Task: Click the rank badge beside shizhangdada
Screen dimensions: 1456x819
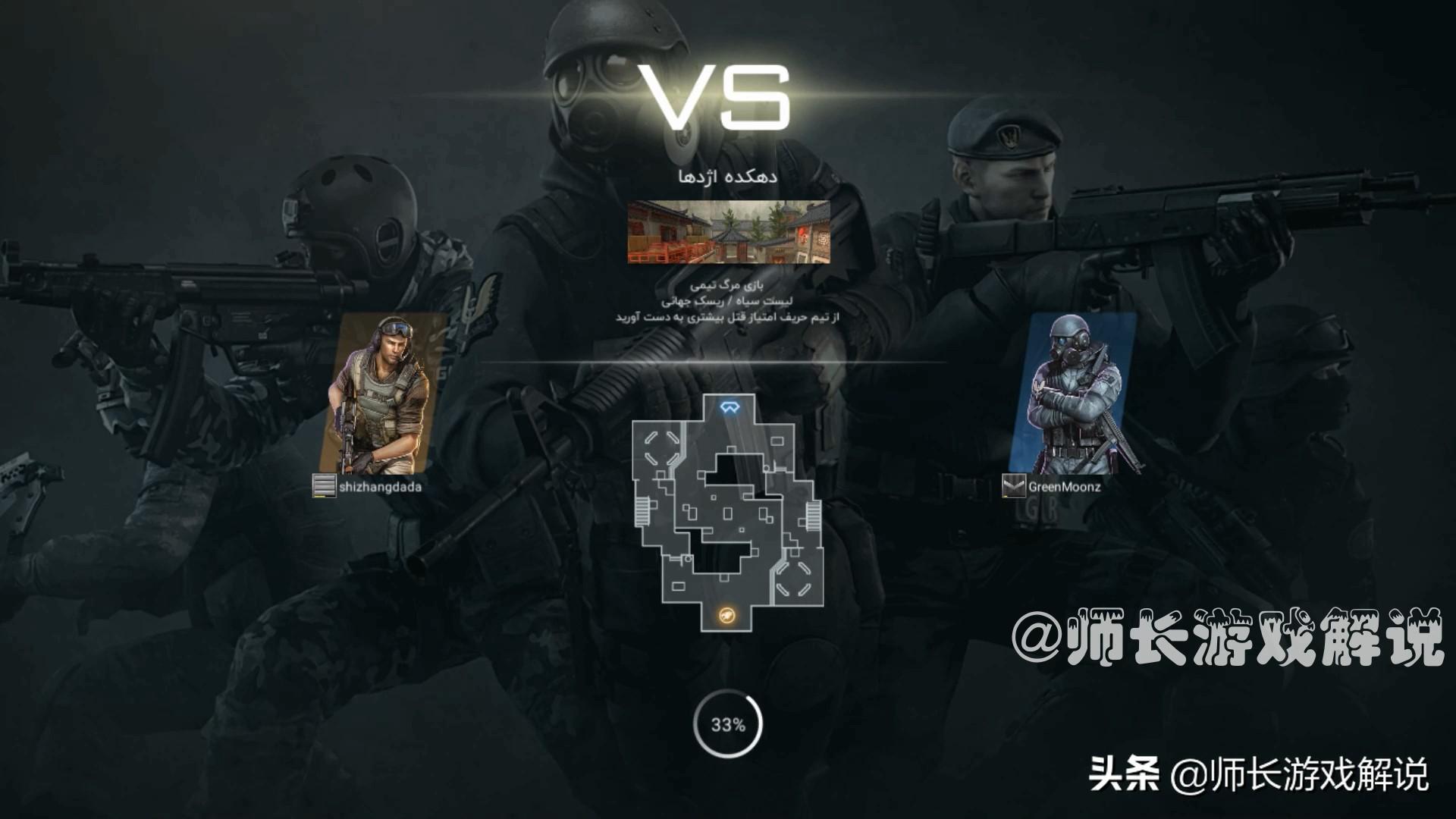Action: tap(324, 486)
